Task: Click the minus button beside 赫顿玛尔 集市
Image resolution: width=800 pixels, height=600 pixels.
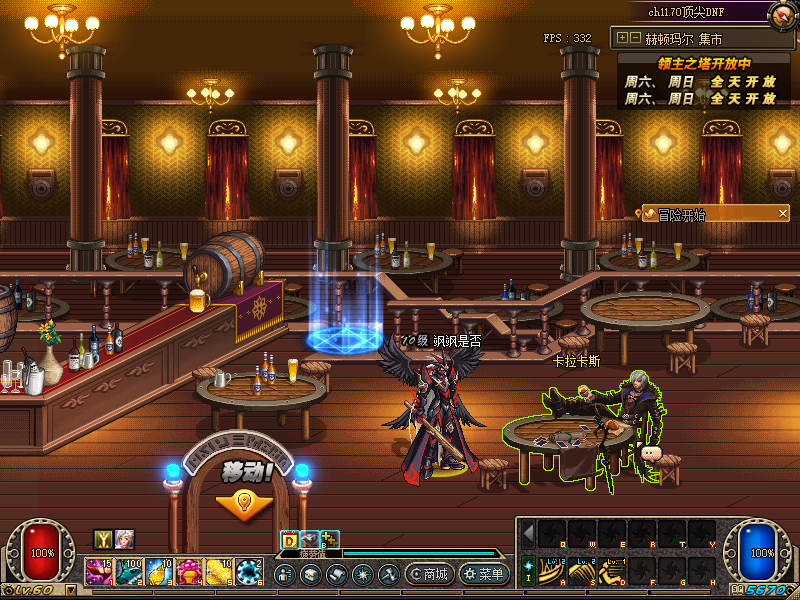Action: point(634,38)
